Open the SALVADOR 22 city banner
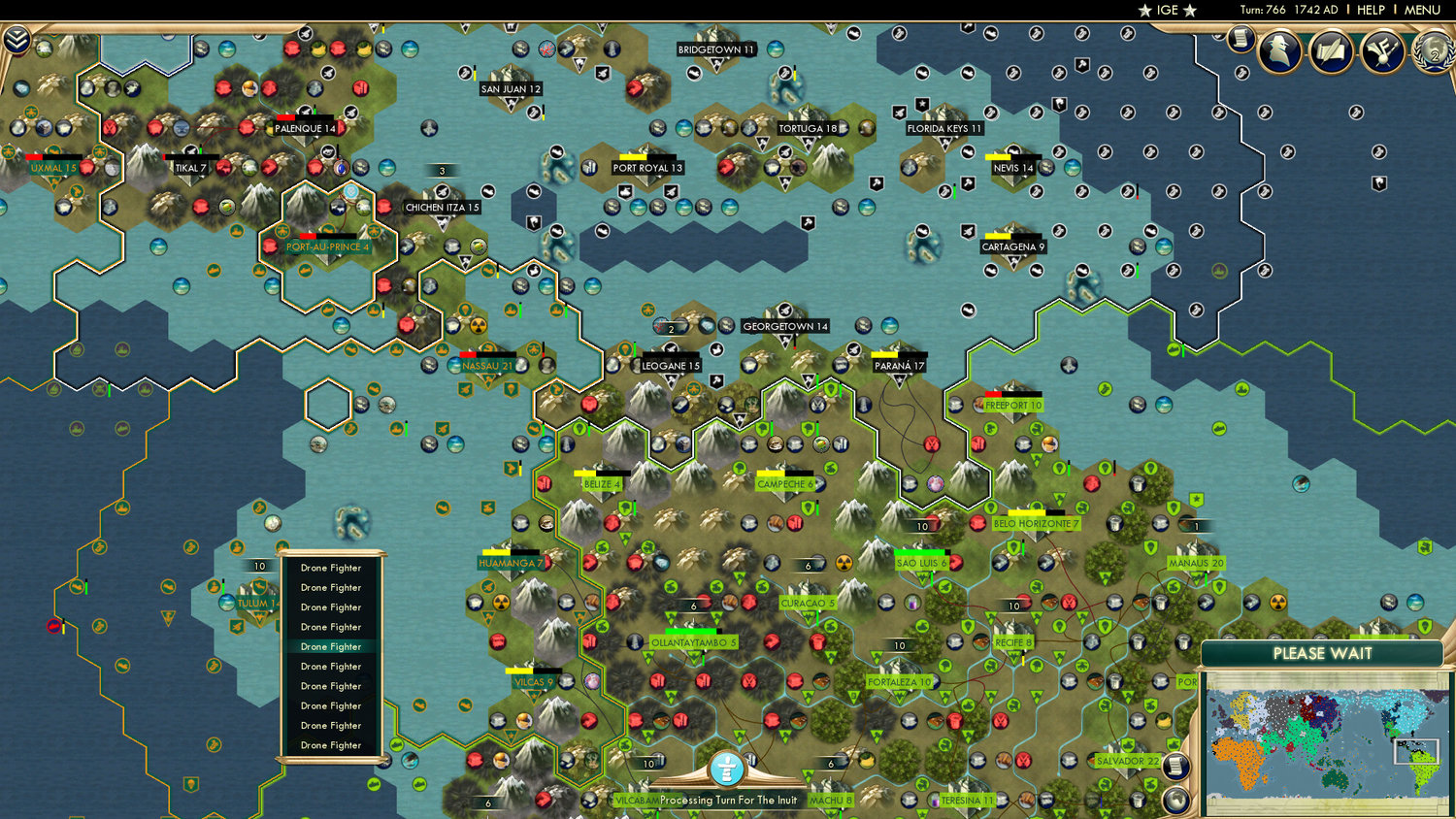1456x819 pixels. click(x=1129, y=763)
